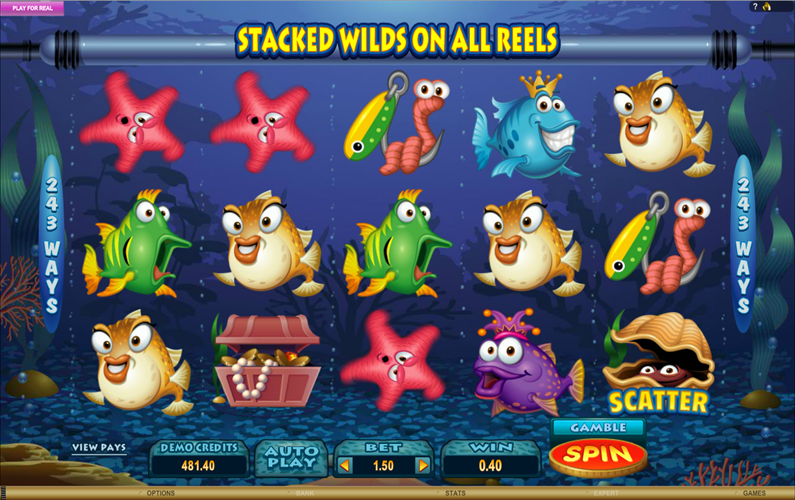The image size is (795, 500).
Task: Show the Stats panel
Action: [453, 493]
